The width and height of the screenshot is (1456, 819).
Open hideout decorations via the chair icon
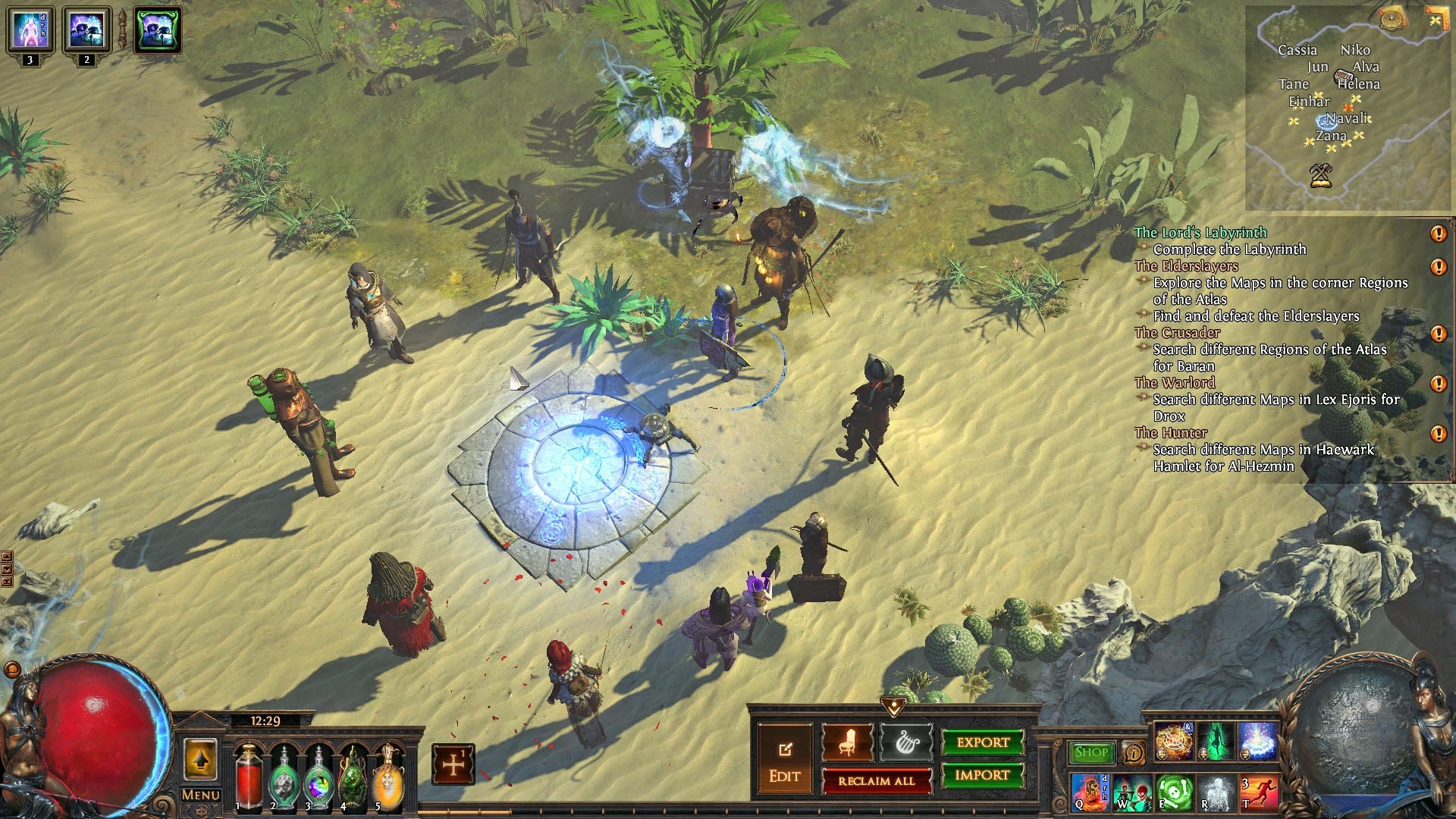coord(847,742)
